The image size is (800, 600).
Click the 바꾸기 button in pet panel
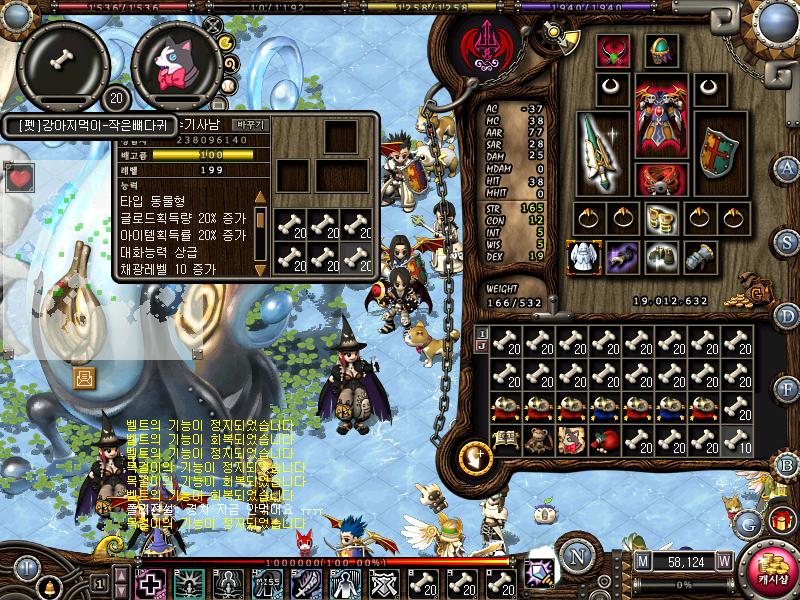pos(250,125)
